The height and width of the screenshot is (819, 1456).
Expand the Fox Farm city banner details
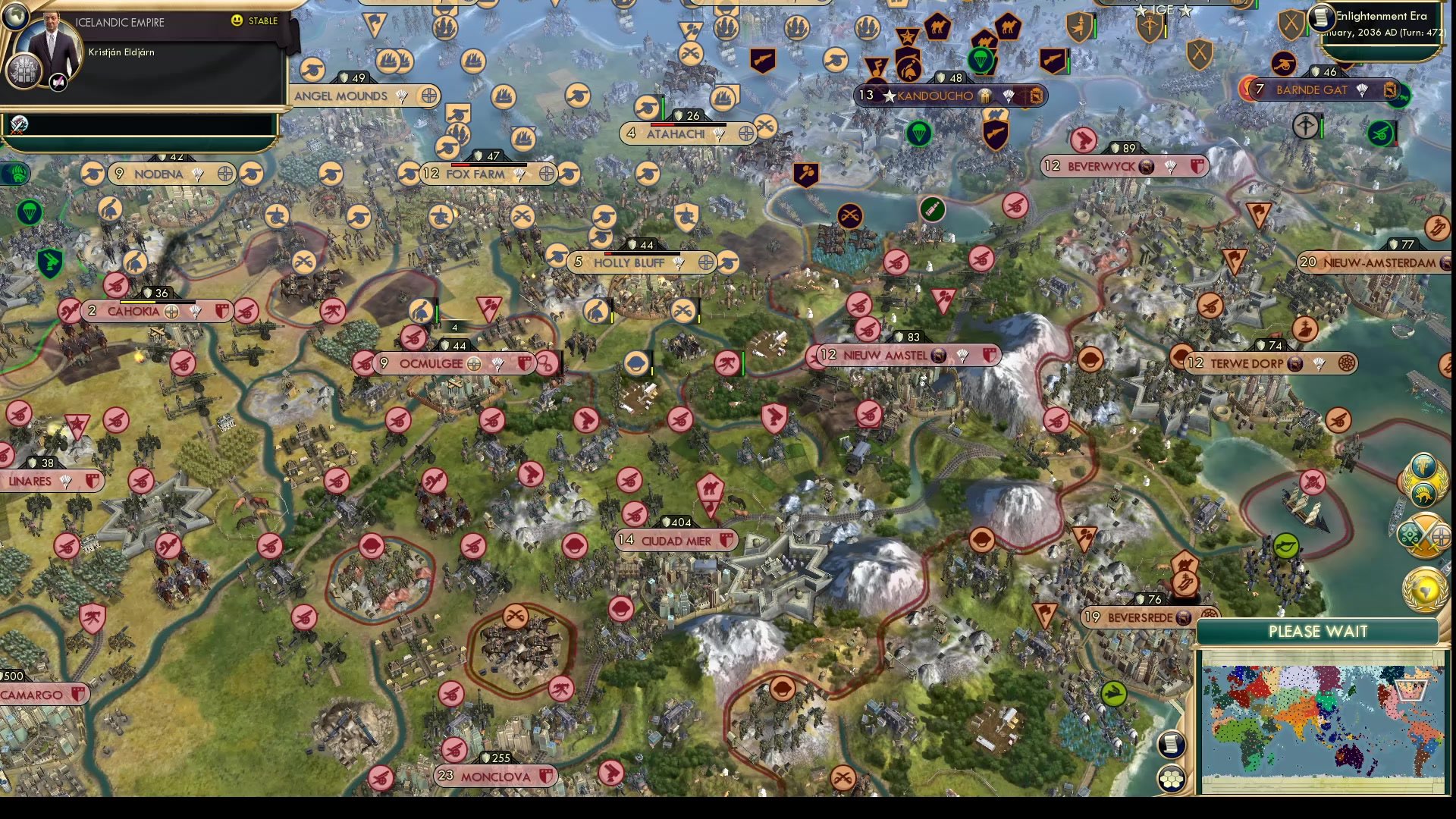[x=485, y=174]
